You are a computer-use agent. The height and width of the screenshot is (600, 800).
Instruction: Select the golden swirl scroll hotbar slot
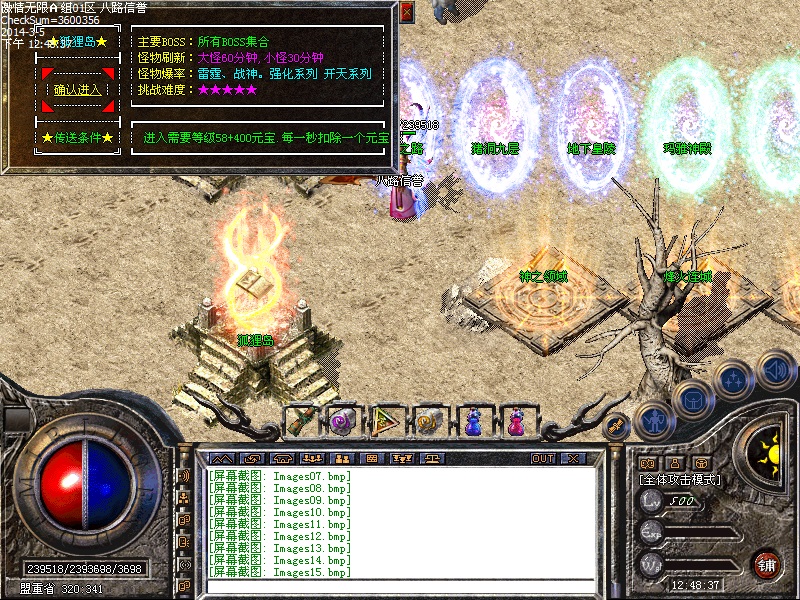click(x=429, y=421)
